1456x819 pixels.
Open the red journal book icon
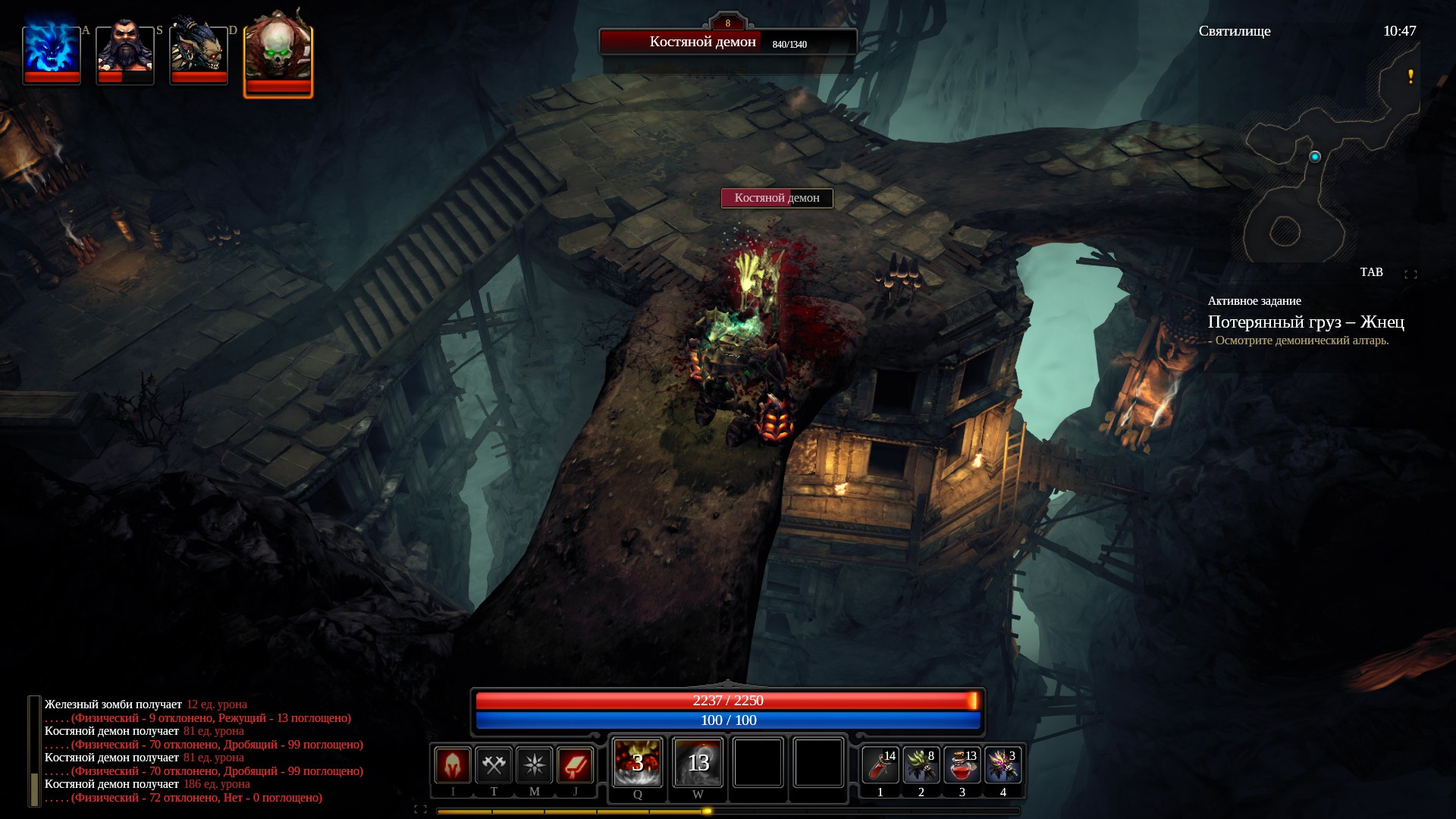point(575,764)
